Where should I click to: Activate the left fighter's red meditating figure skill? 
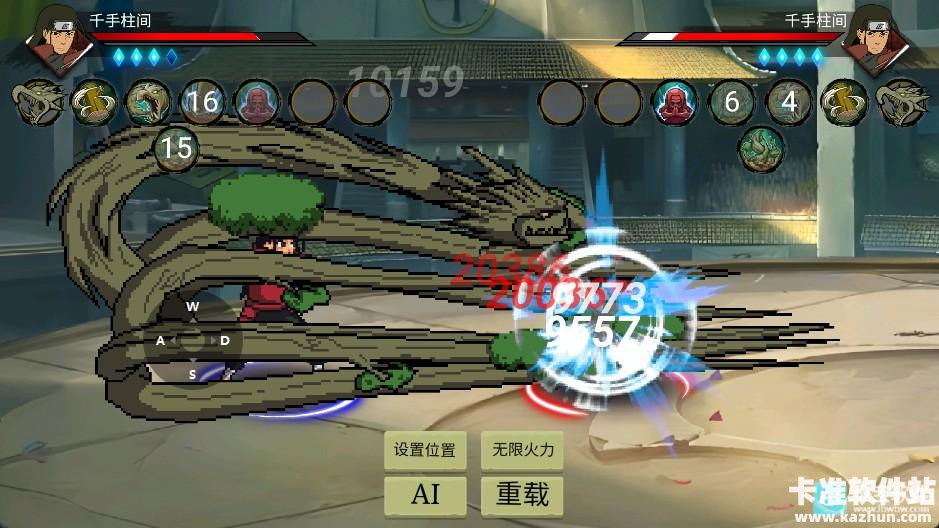(257, 102)
